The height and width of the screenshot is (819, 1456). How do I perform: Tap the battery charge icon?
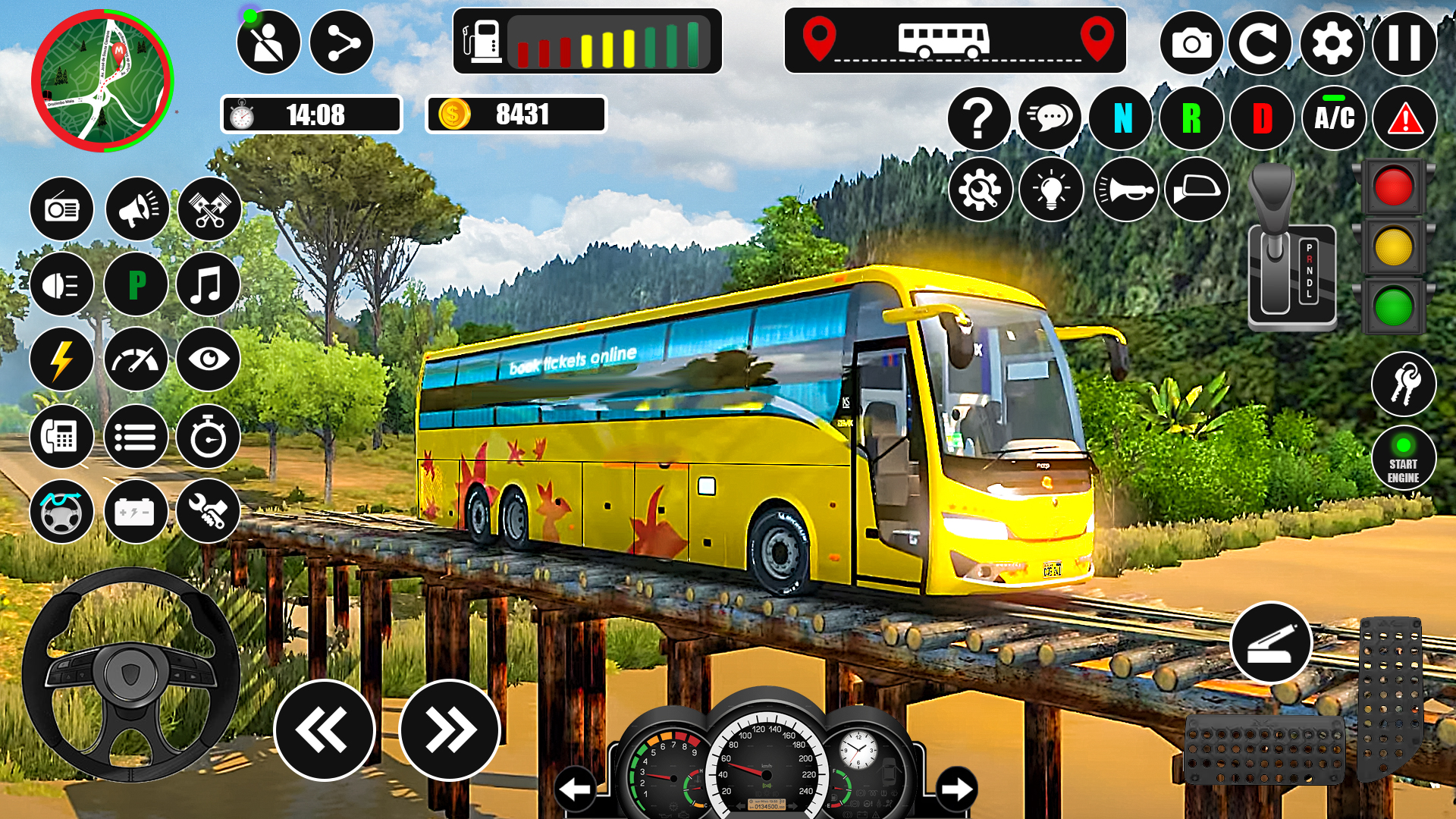click(x=136, y=512)
